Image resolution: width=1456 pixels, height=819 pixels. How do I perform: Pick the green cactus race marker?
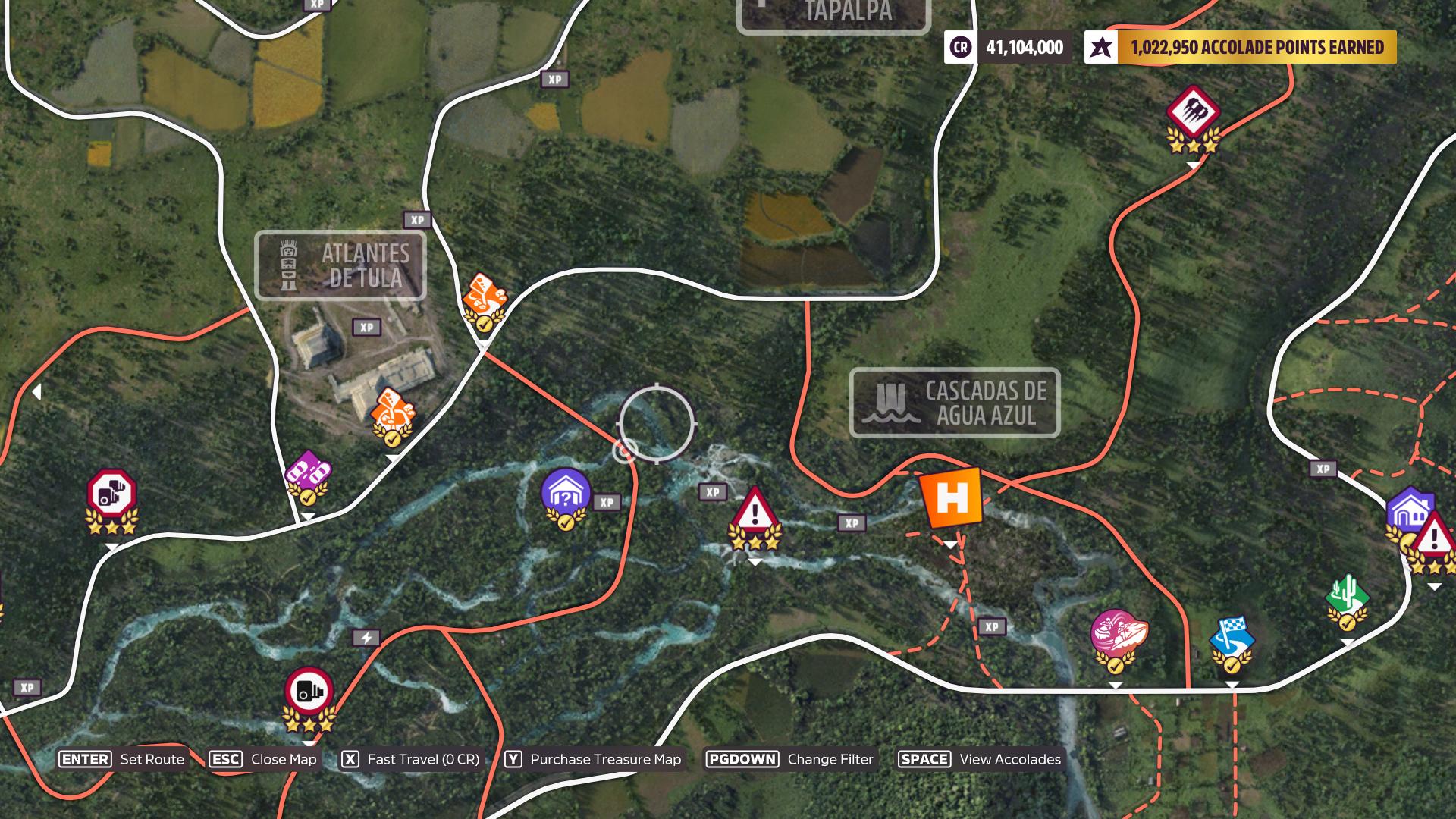coord(1347,596)
